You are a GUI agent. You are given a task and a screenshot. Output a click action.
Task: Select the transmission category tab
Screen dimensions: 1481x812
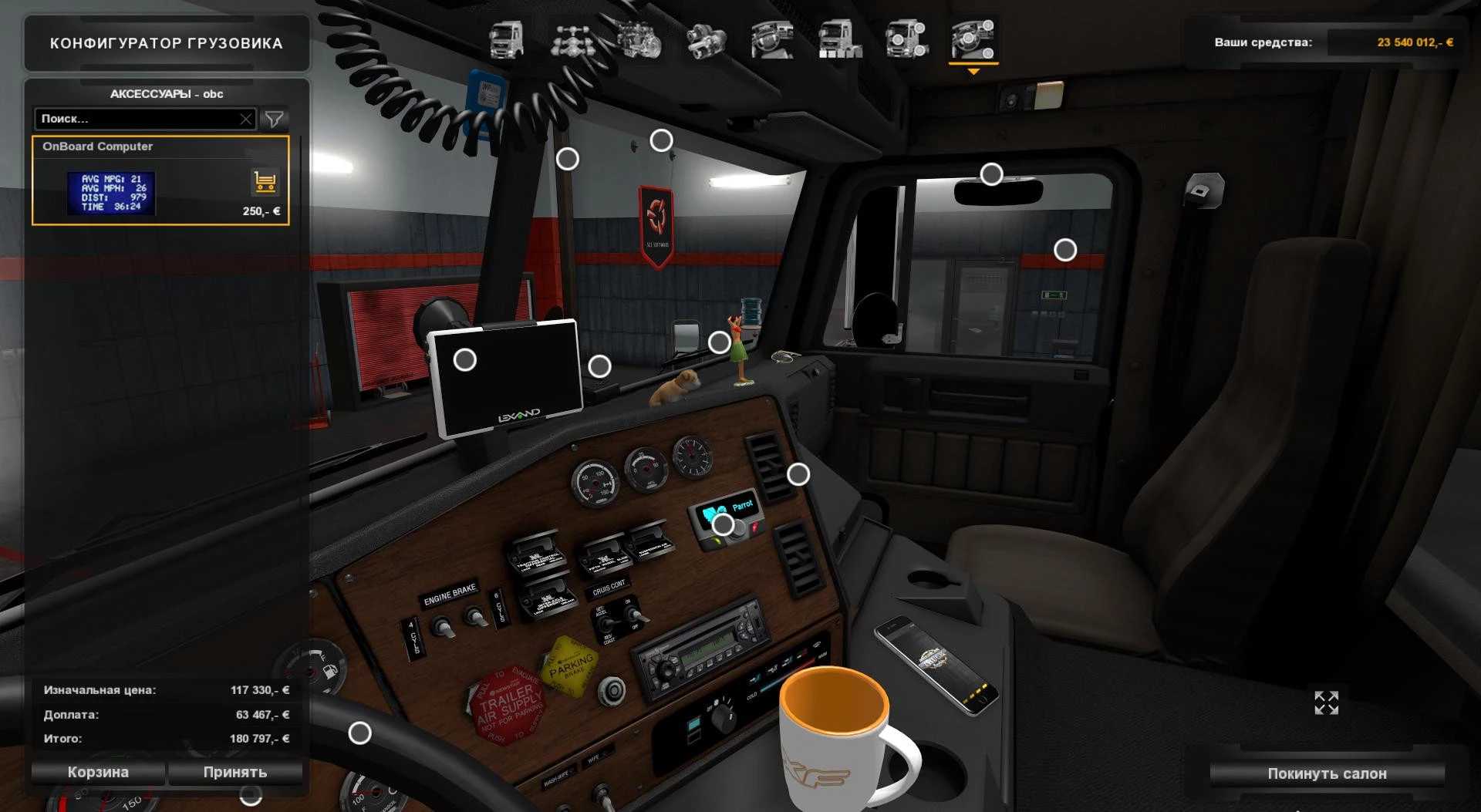[x=706, y=39]
